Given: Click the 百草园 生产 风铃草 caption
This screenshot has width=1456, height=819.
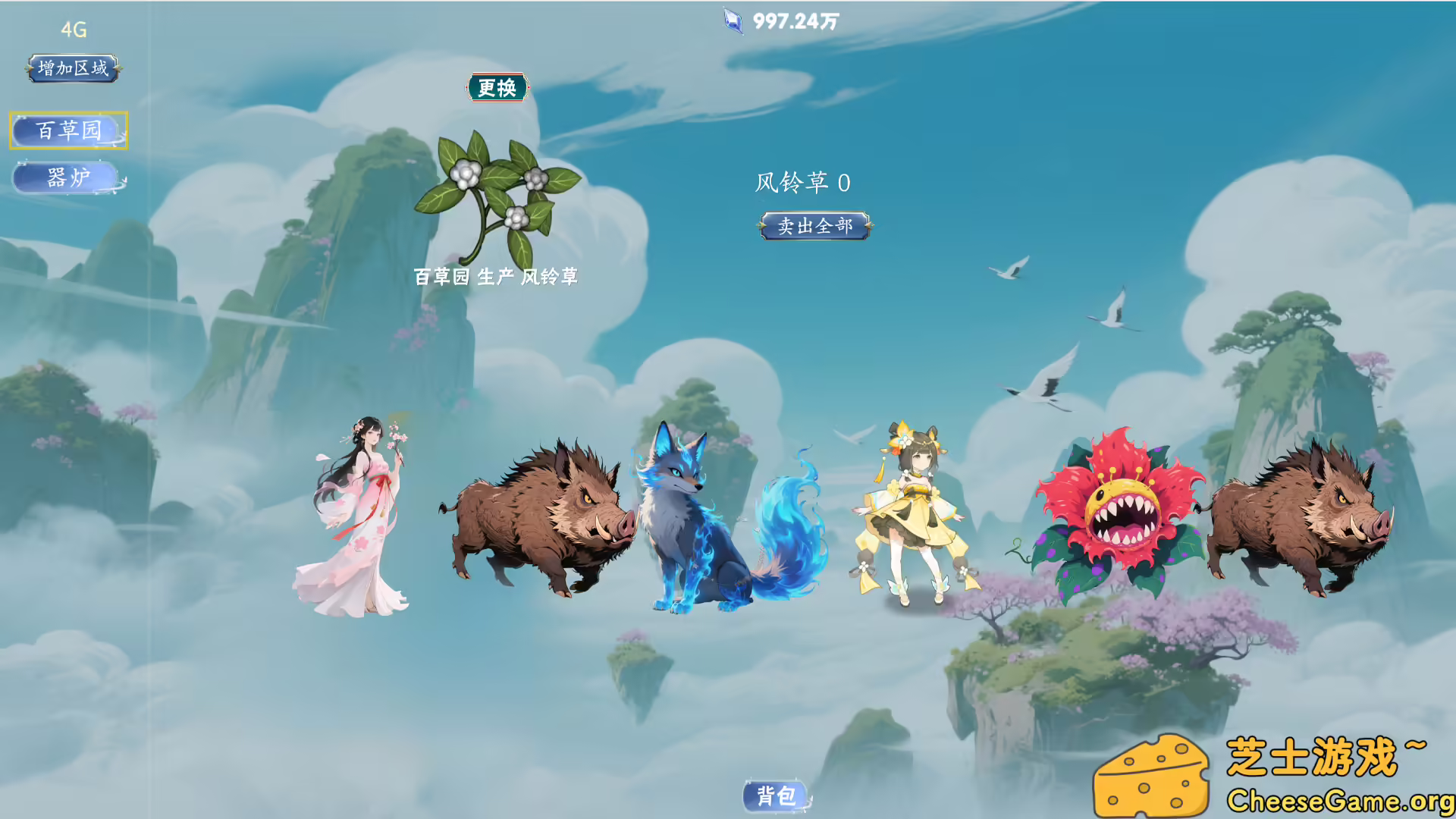Looking at the screenshot, I should point(497,278).
